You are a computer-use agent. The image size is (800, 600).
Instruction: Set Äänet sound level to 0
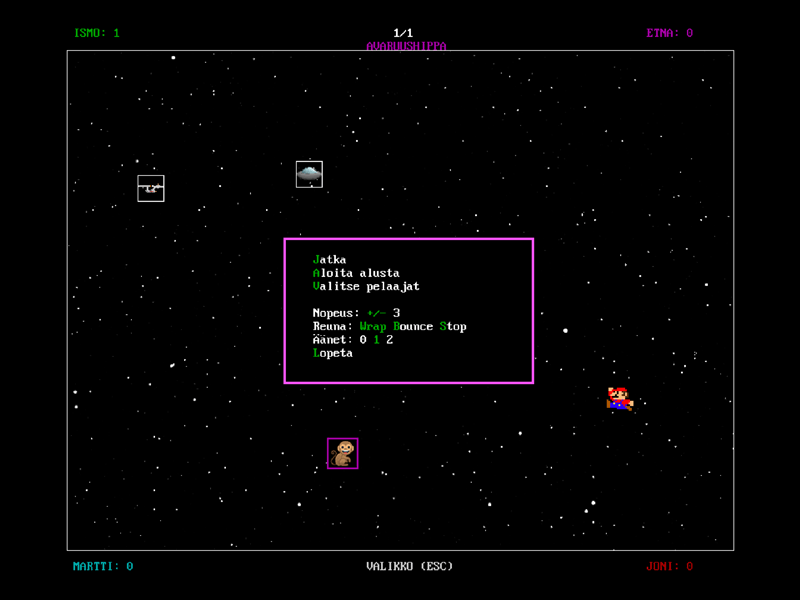pyautogui.click(x=363, y=340)
